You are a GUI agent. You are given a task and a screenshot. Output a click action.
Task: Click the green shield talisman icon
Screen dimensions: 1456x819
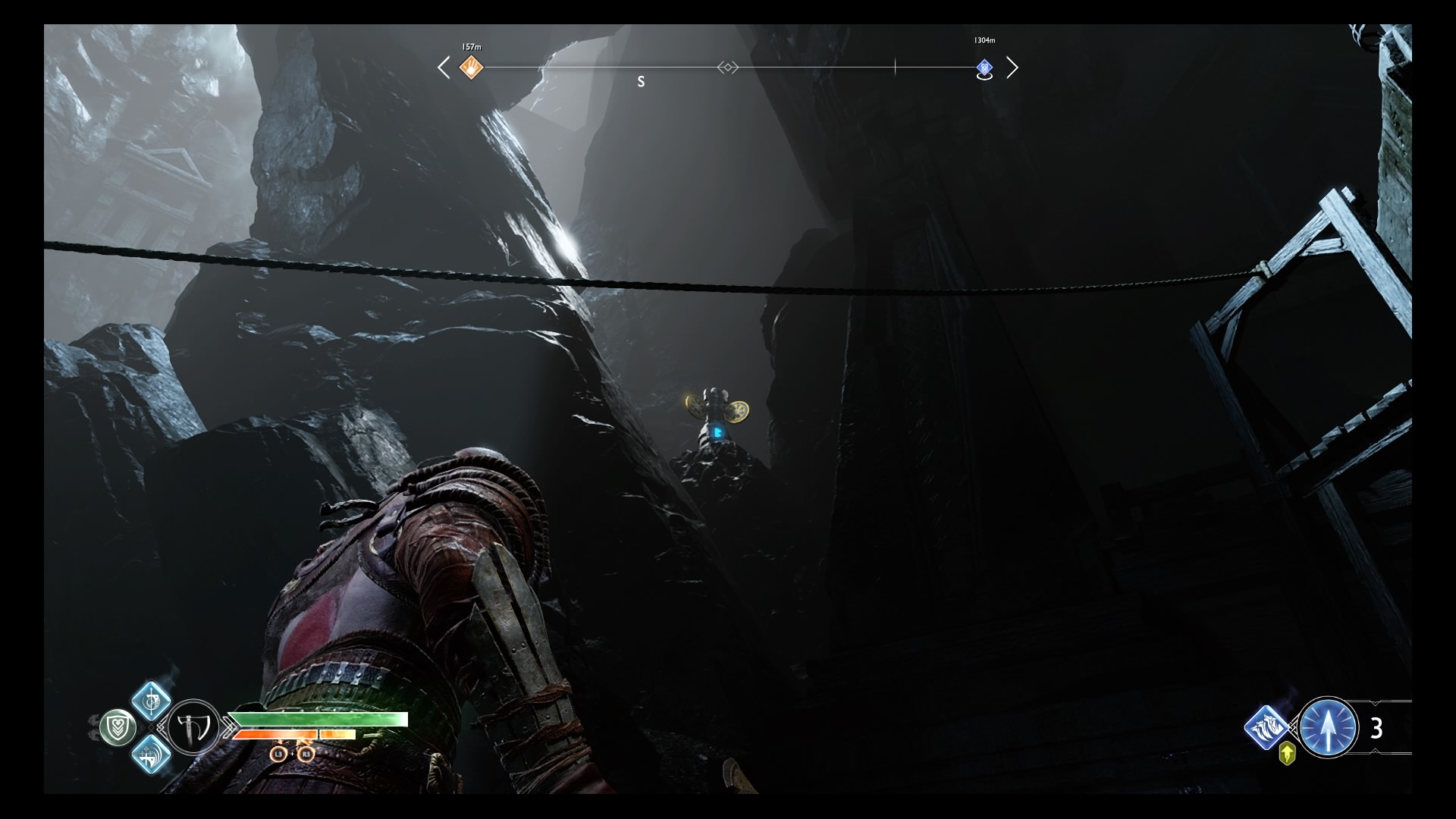coord(118,728)
